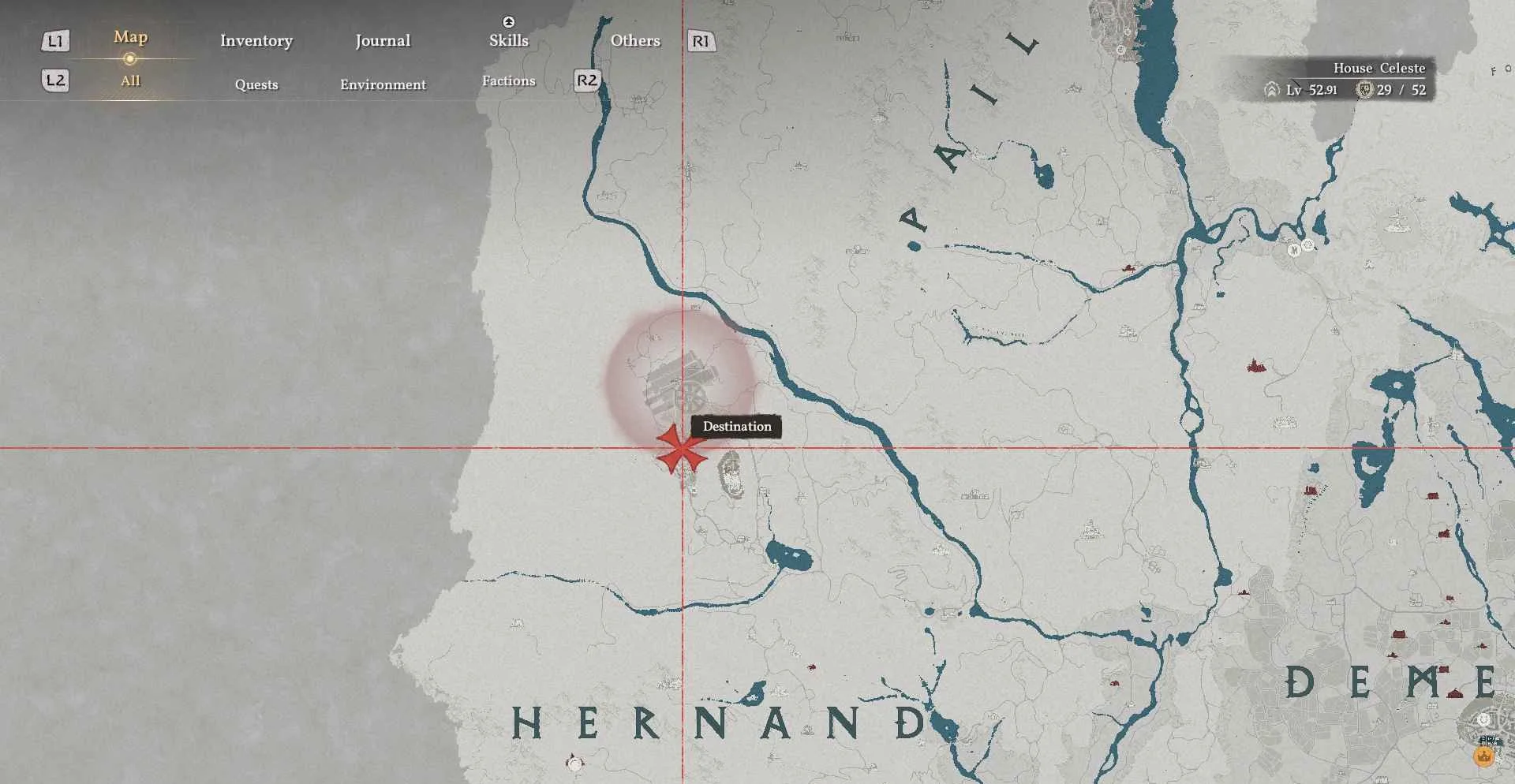Image resolution: width=1515 pixels, height=784 pixels.
Task: Open the Others tab
Action: click(635, 41)
